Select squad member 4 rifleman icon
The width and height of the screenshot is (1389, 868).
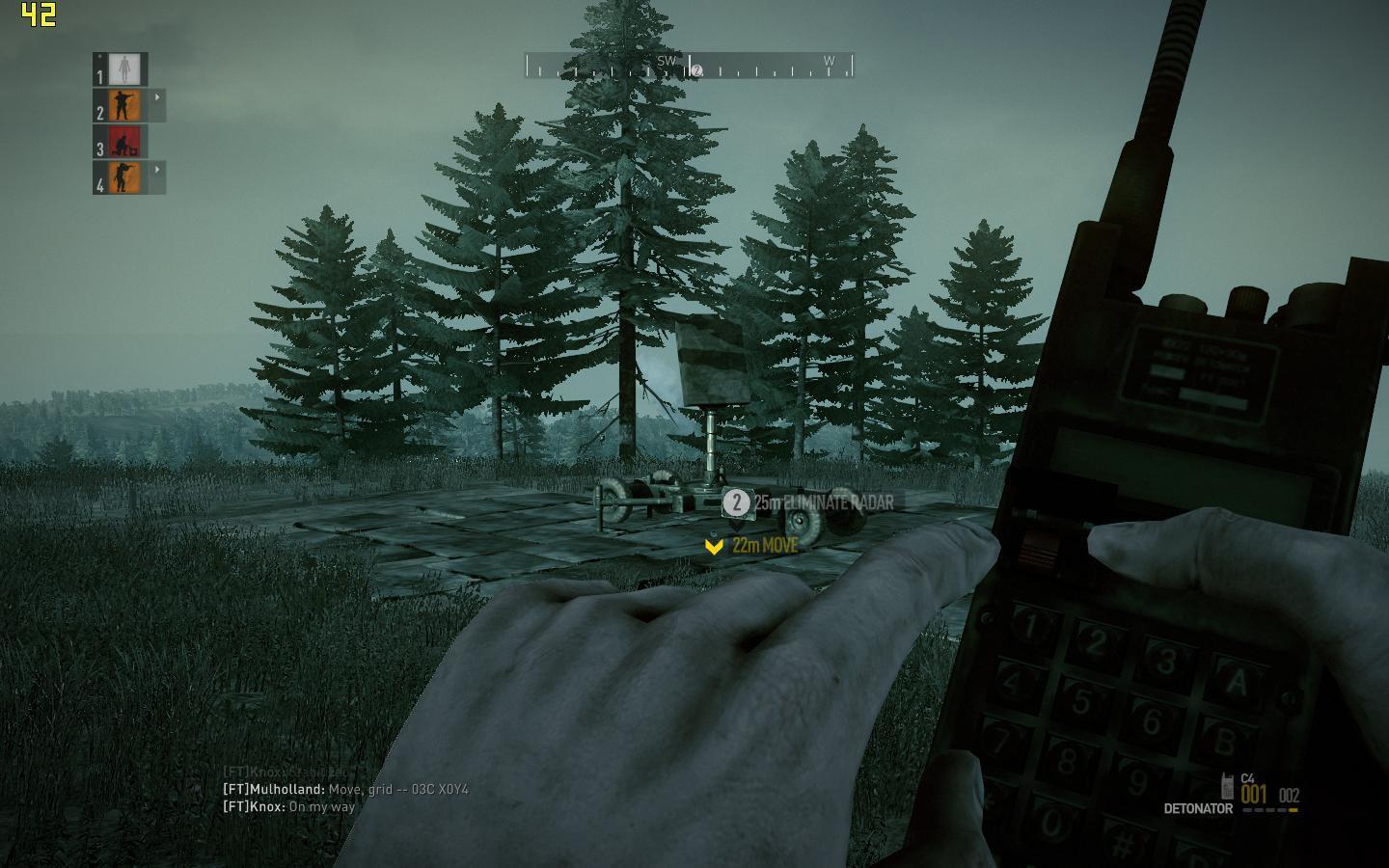tap(123, 177)
